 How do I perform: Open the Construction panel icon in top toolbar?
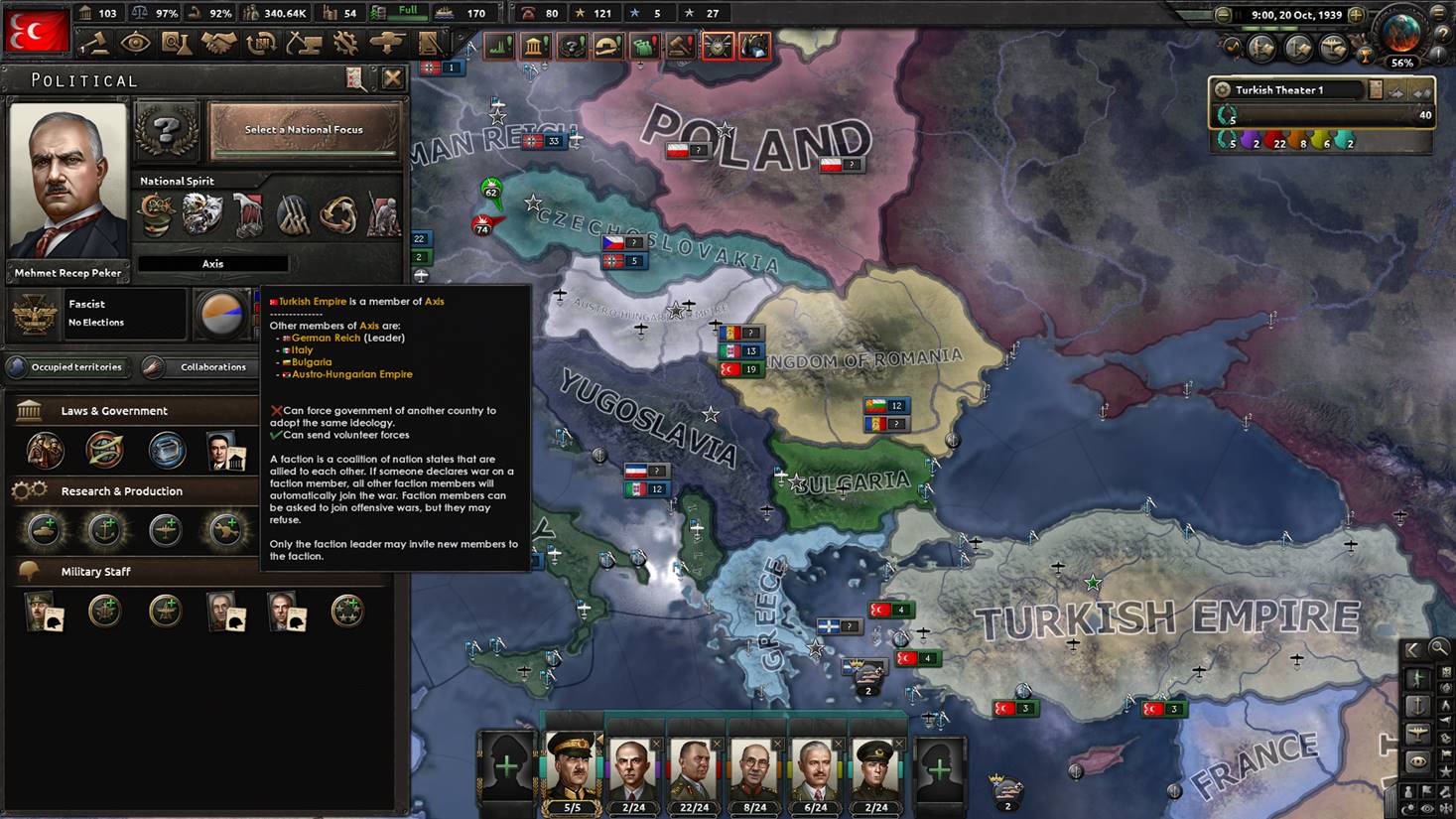(304, 43)
